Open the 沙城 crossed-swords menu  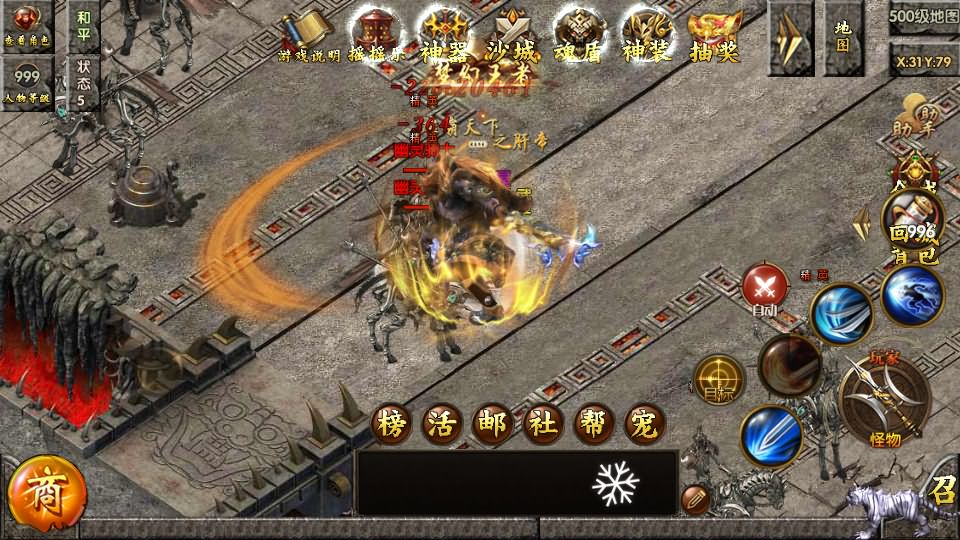pos(512,37)
